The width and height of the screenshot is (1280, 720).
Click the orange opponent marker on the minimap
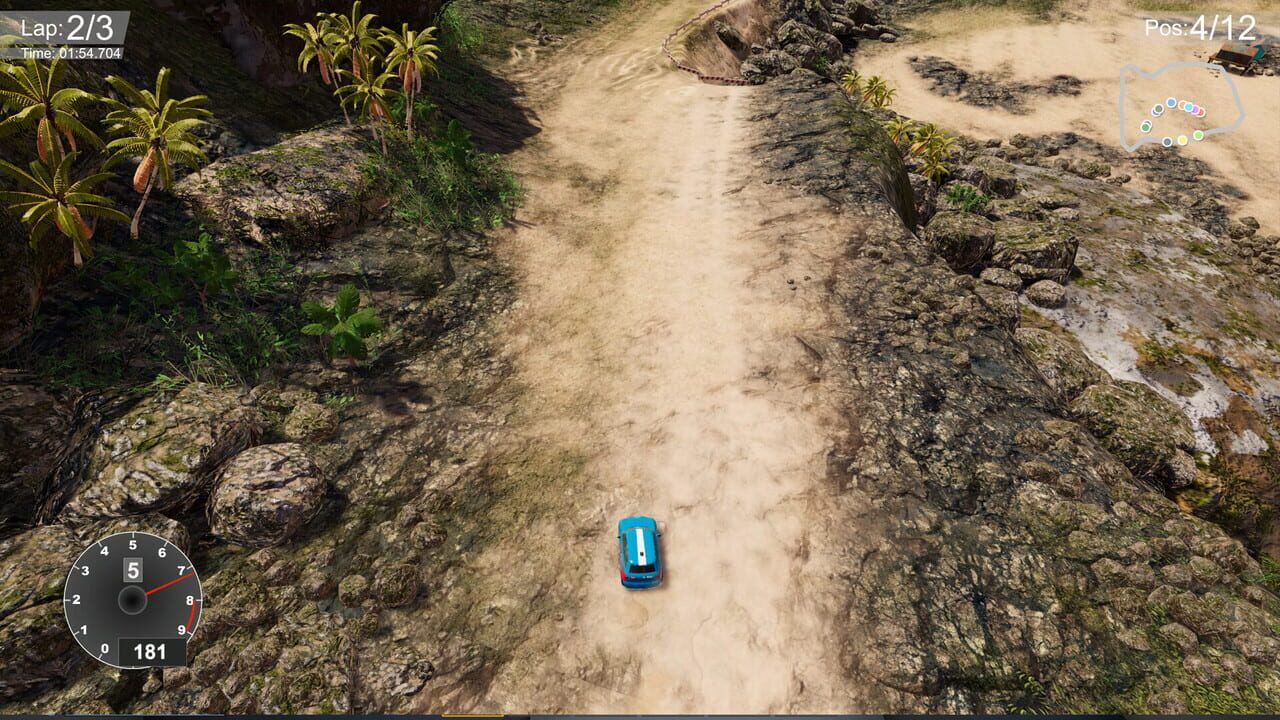(1183, 104)
